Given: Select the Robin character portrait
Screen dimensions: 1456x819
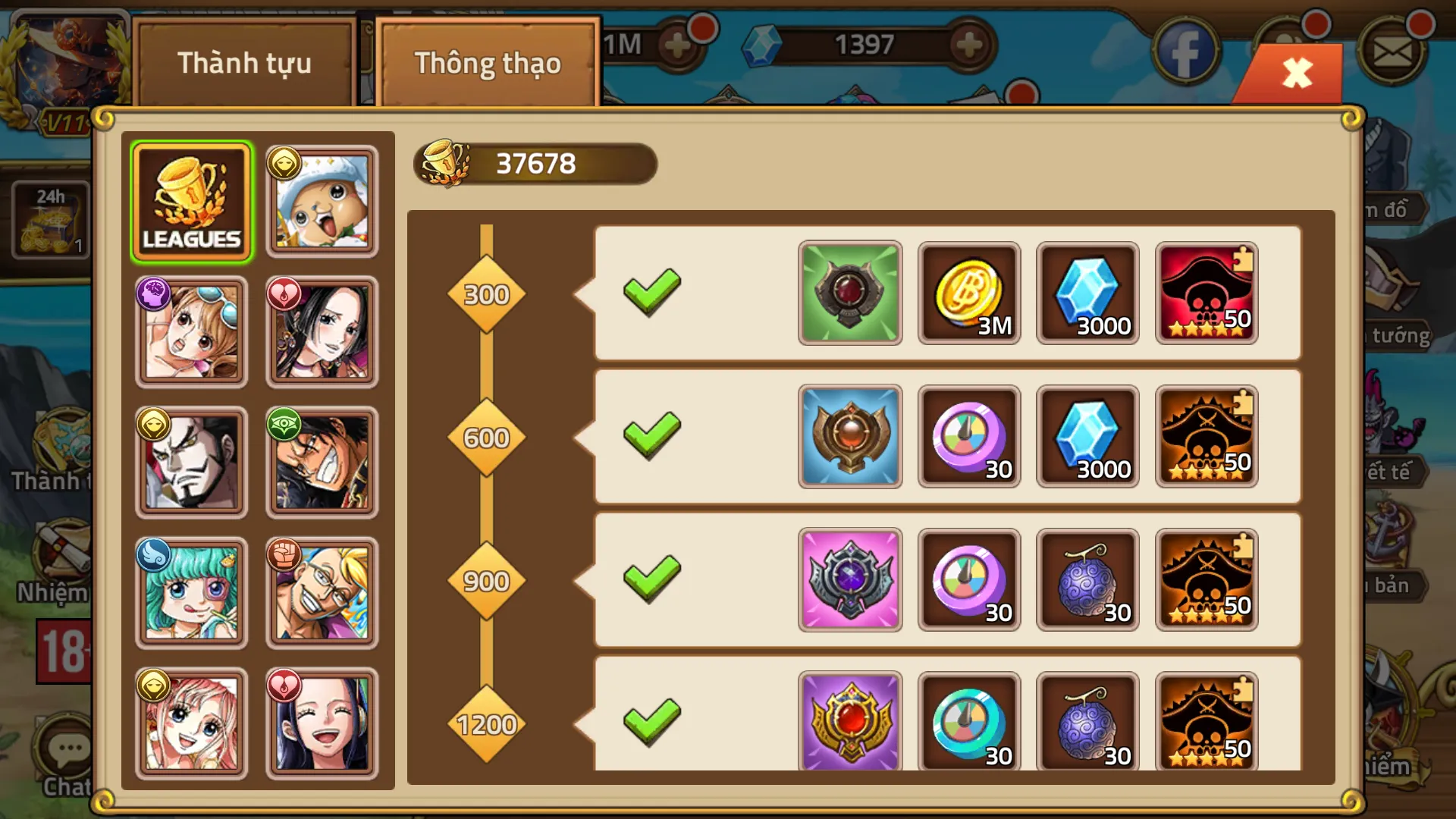Looking at the screenshot, I should tap(322, 724).
